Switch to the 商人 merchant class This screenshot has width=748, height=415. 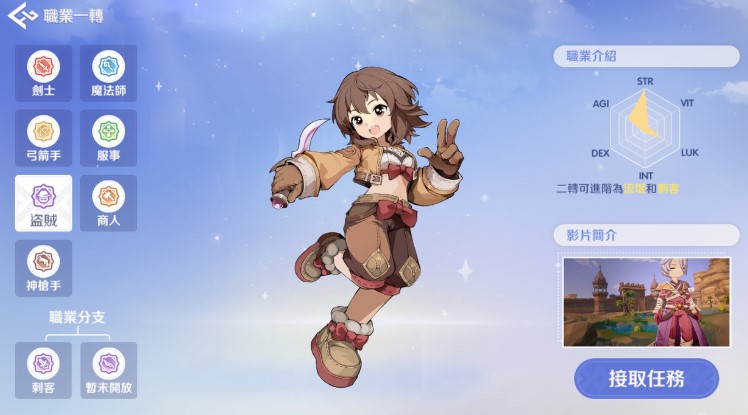(x=108, y=203)
